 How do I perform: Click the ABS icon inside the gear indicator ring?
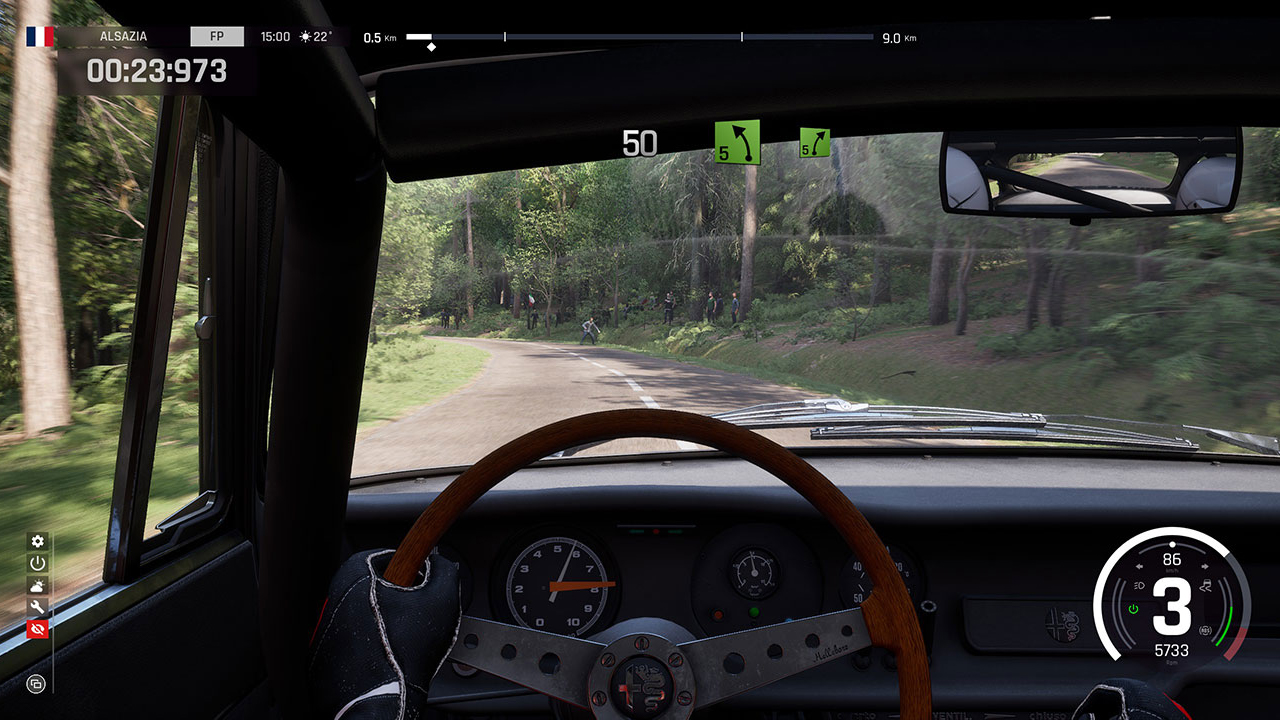(1205, 630)
